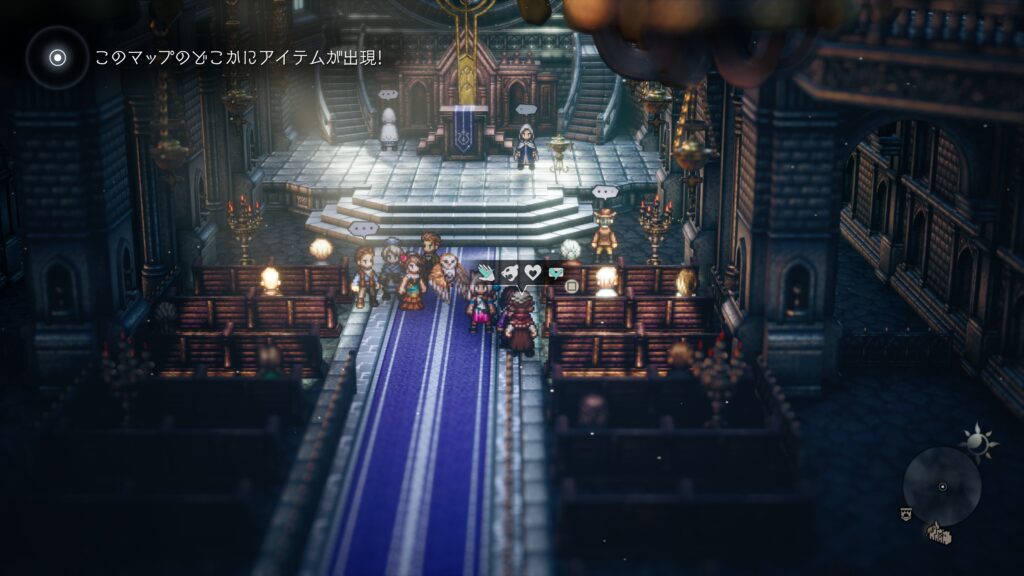Open the circular minimap

[941, 487]
